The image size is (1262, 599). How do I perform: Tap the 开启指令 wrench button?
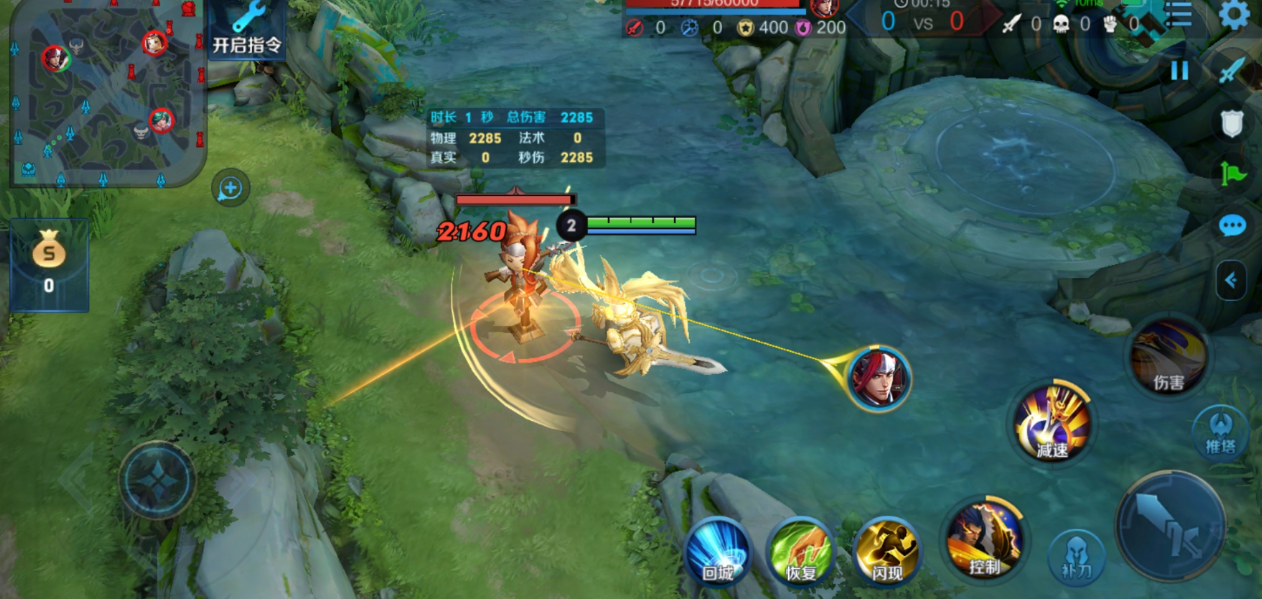[246, 28]
